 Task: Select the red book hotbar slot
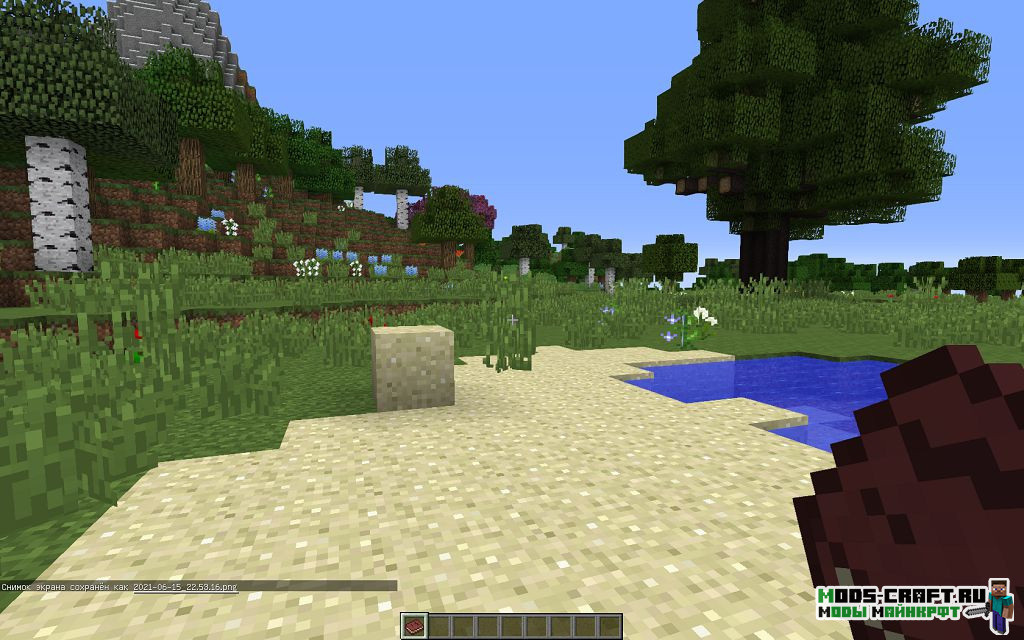pos(415,626)
